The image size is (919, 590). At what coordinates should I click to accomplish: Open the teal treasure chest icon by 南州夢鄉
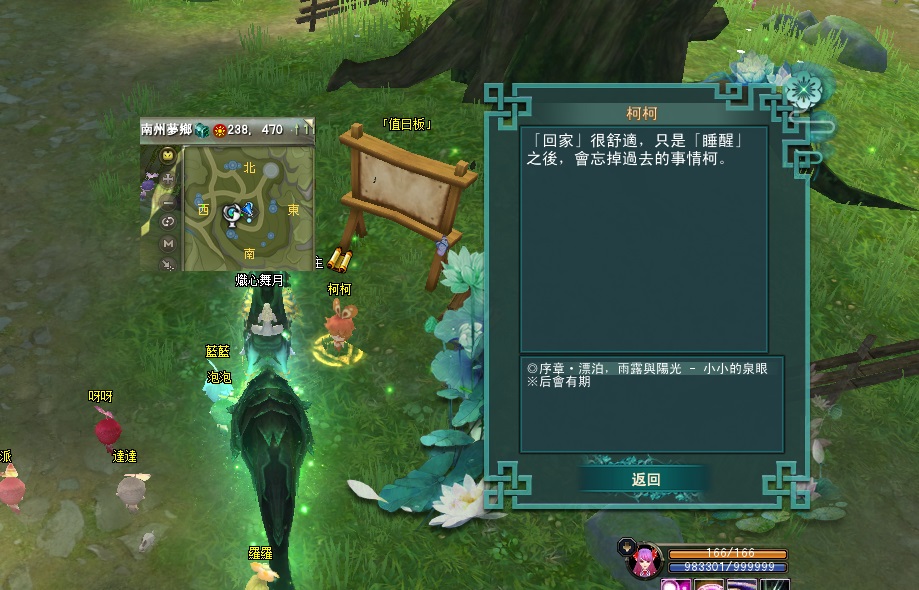(x=201, y=129)
